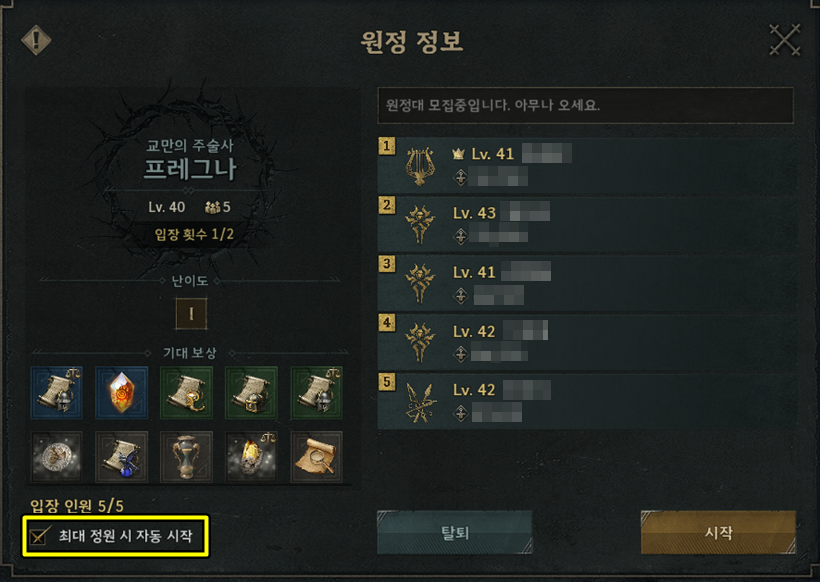
Task: Leave the expedition with 탈퇴 button
Action: point(454,532)
